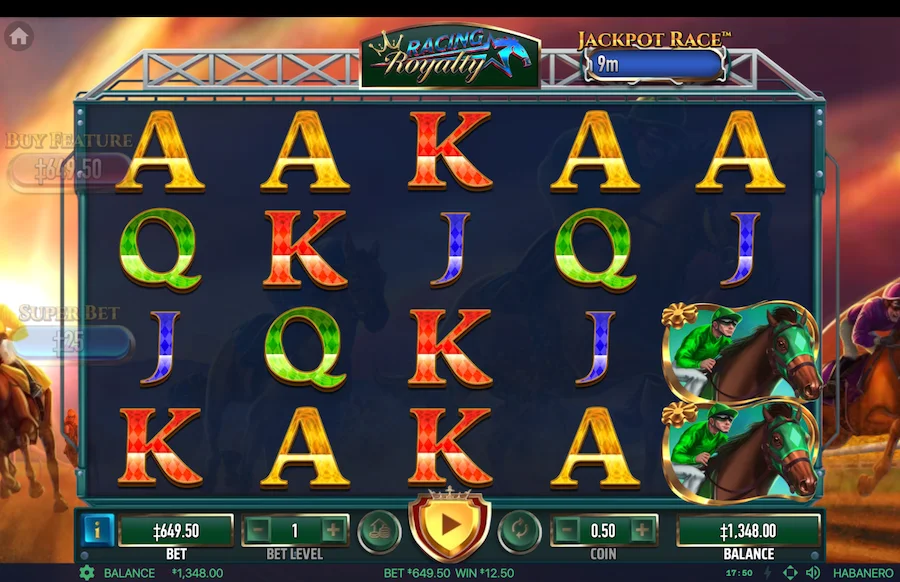Decrease the bet level with minus
Screen dimensions: 900x582
coord(258,530)
